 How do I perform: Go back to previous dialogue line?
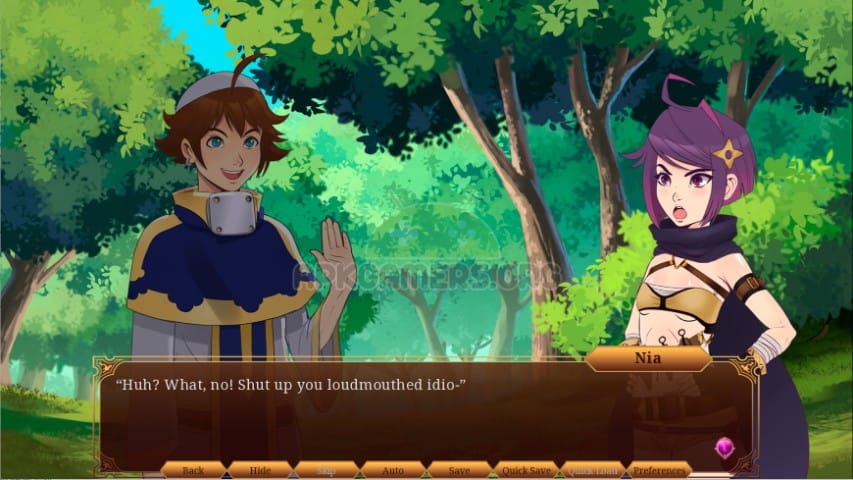click(193, 470)
